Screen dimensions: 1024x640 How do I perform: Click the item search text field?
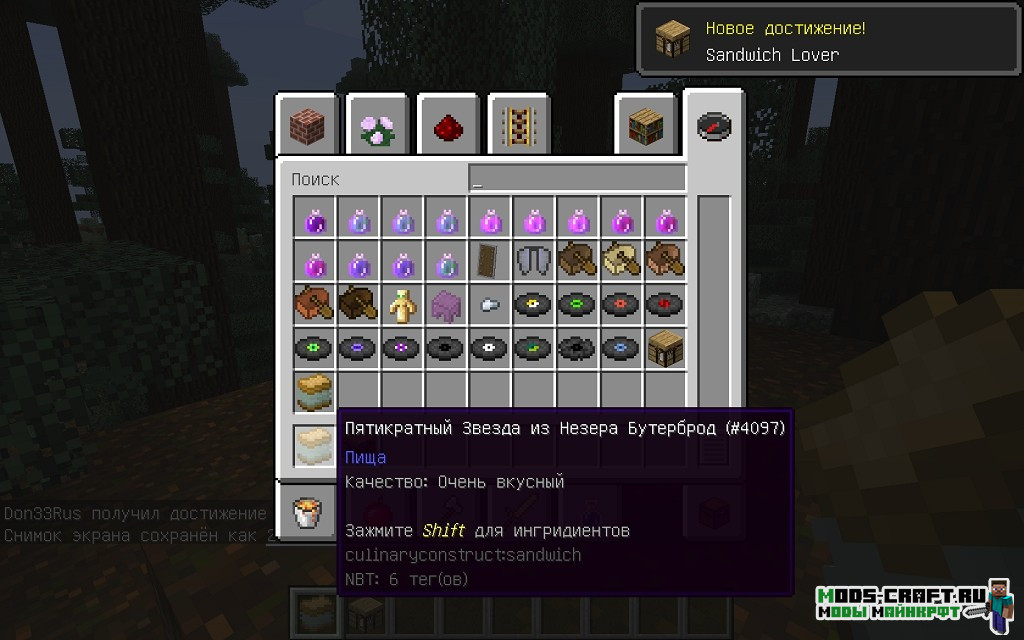coord(577,179)
